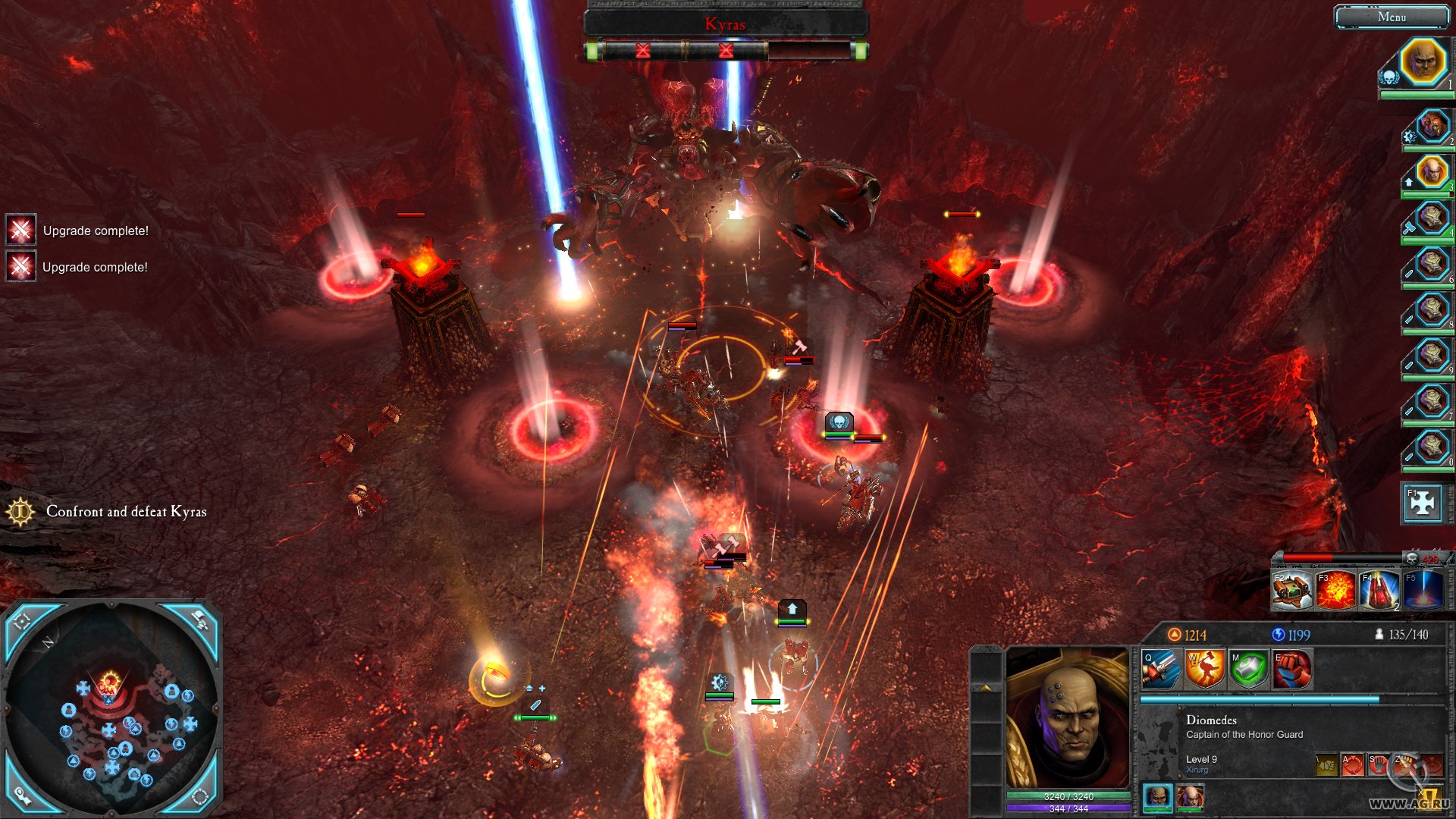Click the F1 iron cross button
The width and height of the screenshot is (1456, 819).
1422,503
